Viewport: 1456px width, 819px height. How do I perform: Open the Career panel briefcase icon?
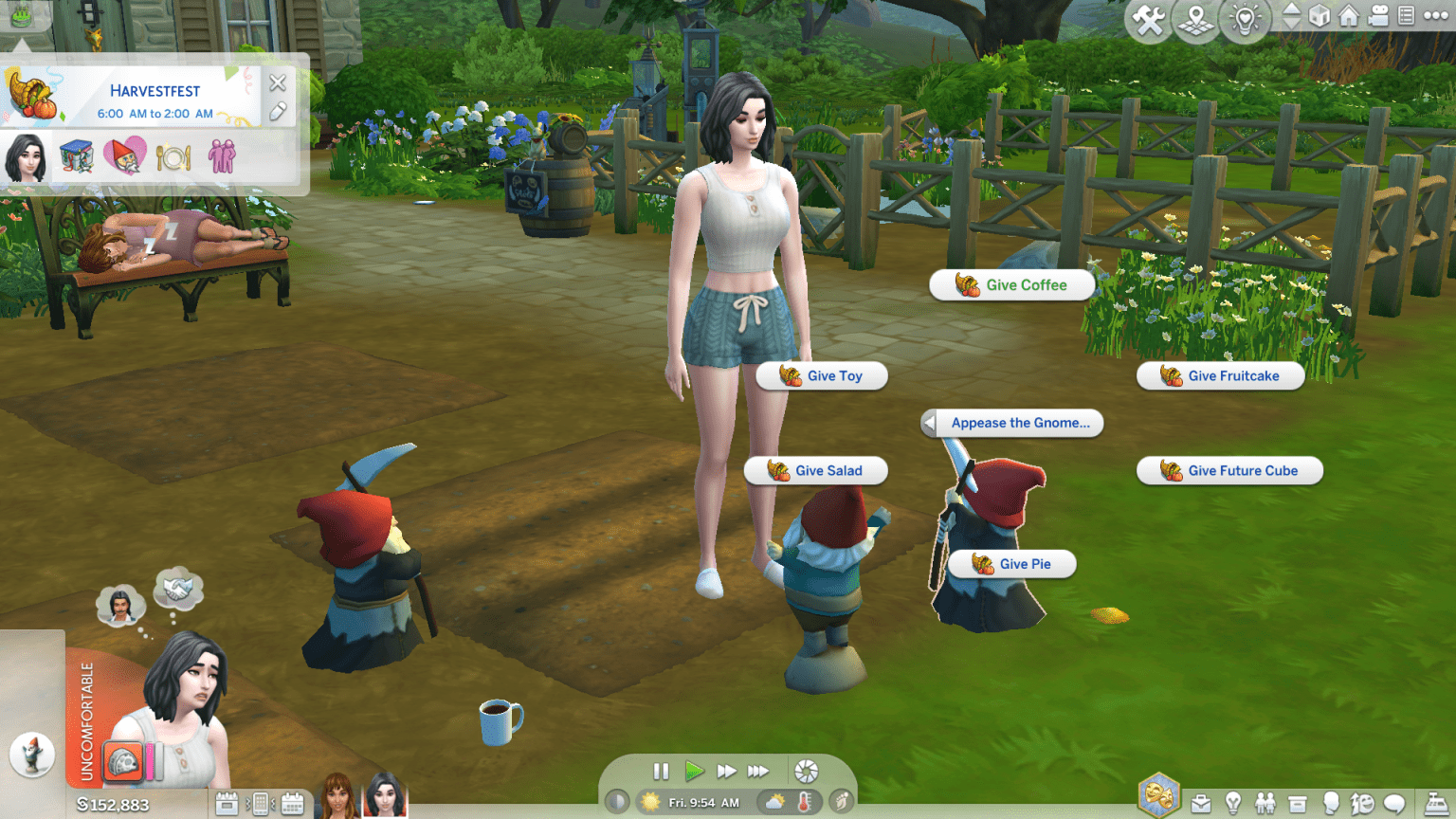point(1202,802)
